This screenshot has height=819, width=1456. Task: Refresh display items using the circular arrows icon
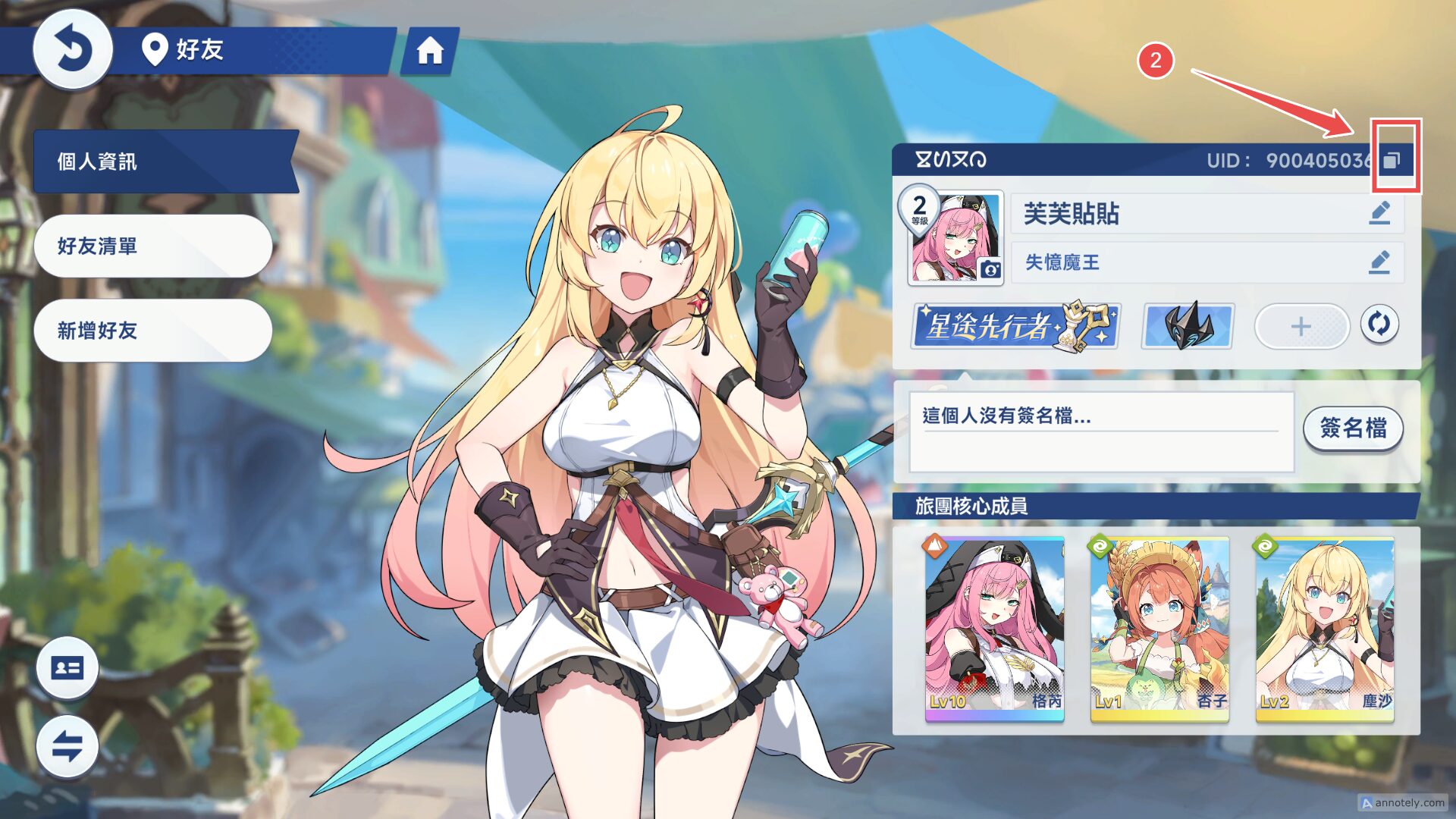coord(1380,324)
